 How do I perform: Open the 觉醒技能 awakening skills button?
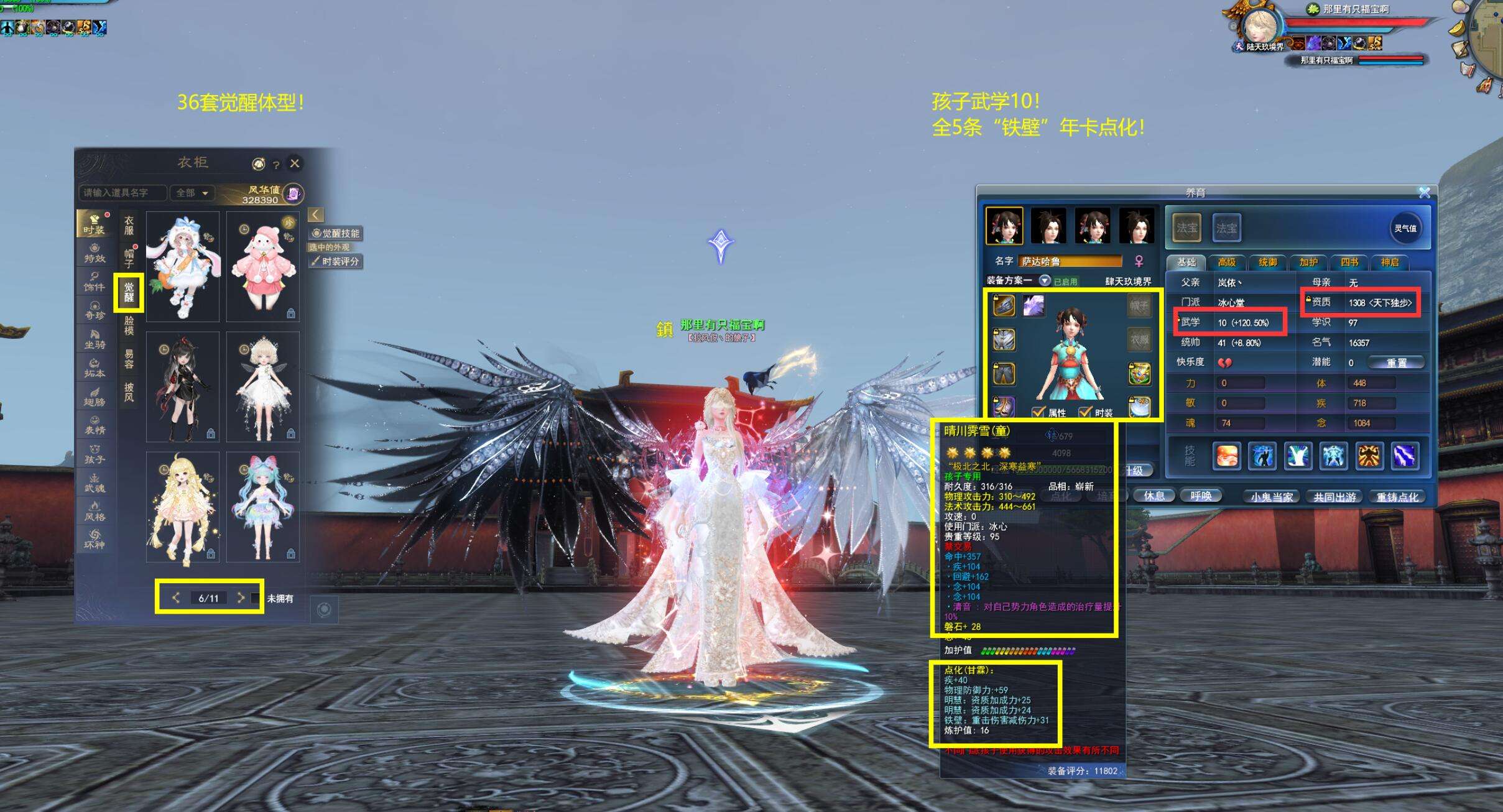[336, 233]
